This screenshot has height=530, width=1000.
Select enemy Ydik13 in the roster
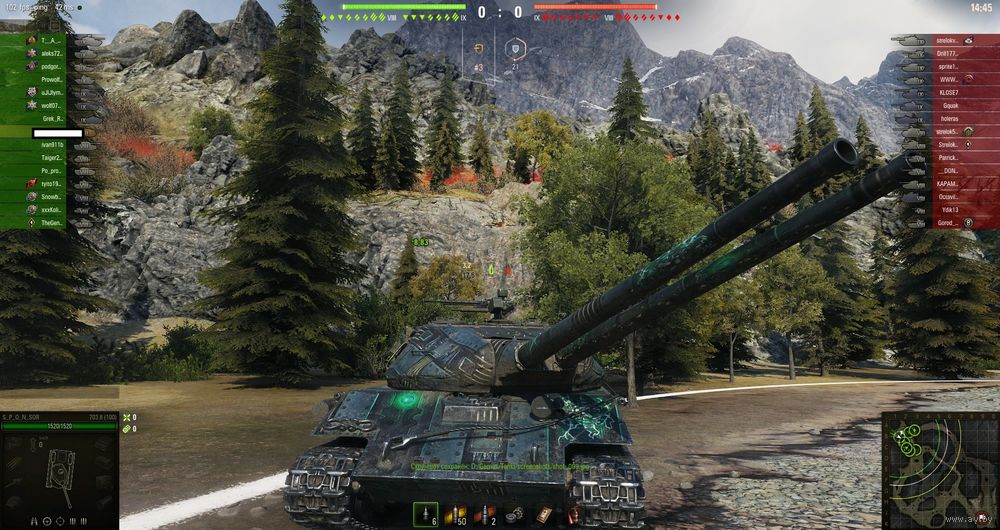[948, 210]
